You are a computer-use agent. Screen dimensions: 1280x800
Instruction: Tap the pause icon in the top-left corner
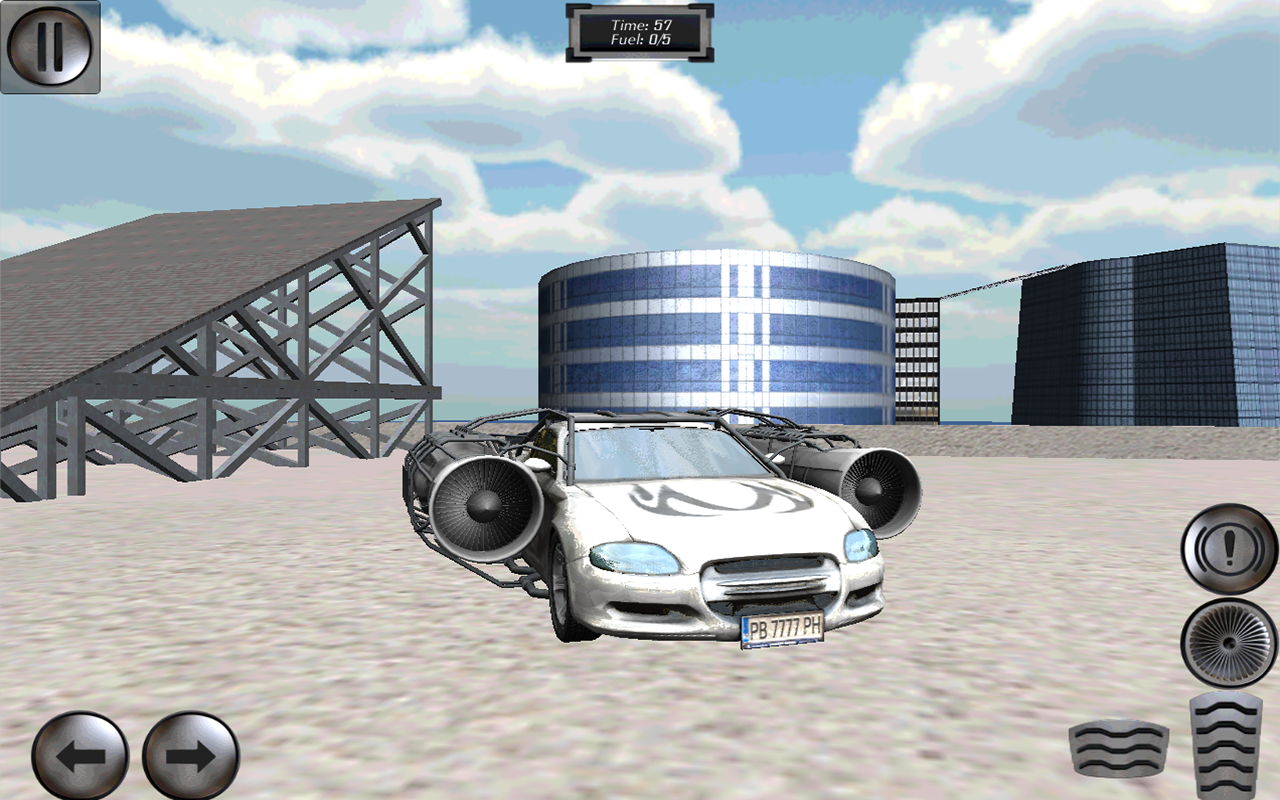pyautogui.click(x=48, y=45)
